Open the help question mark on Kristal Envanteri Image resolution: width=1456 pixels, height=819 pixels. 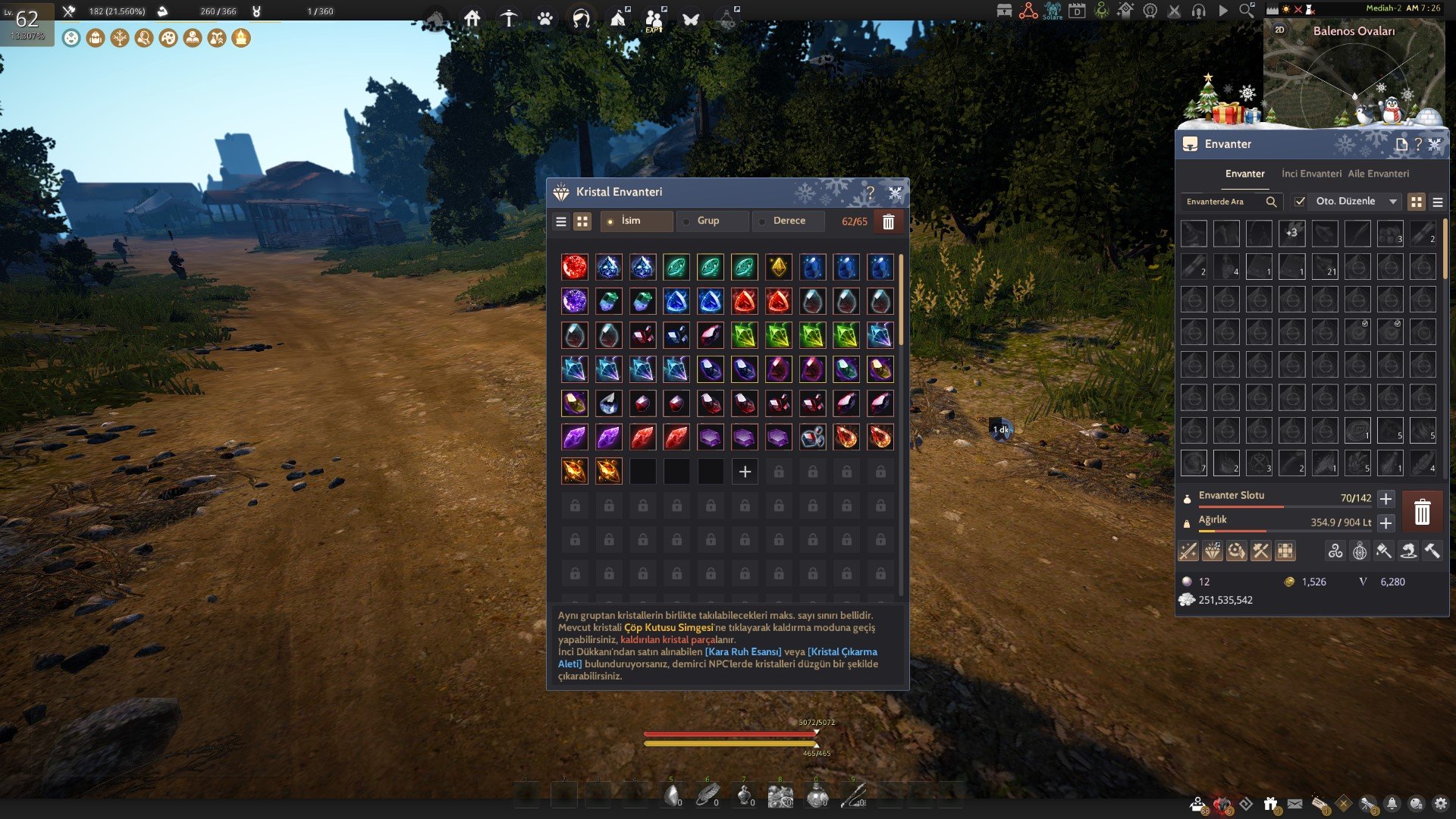click(x=871, y=191)
